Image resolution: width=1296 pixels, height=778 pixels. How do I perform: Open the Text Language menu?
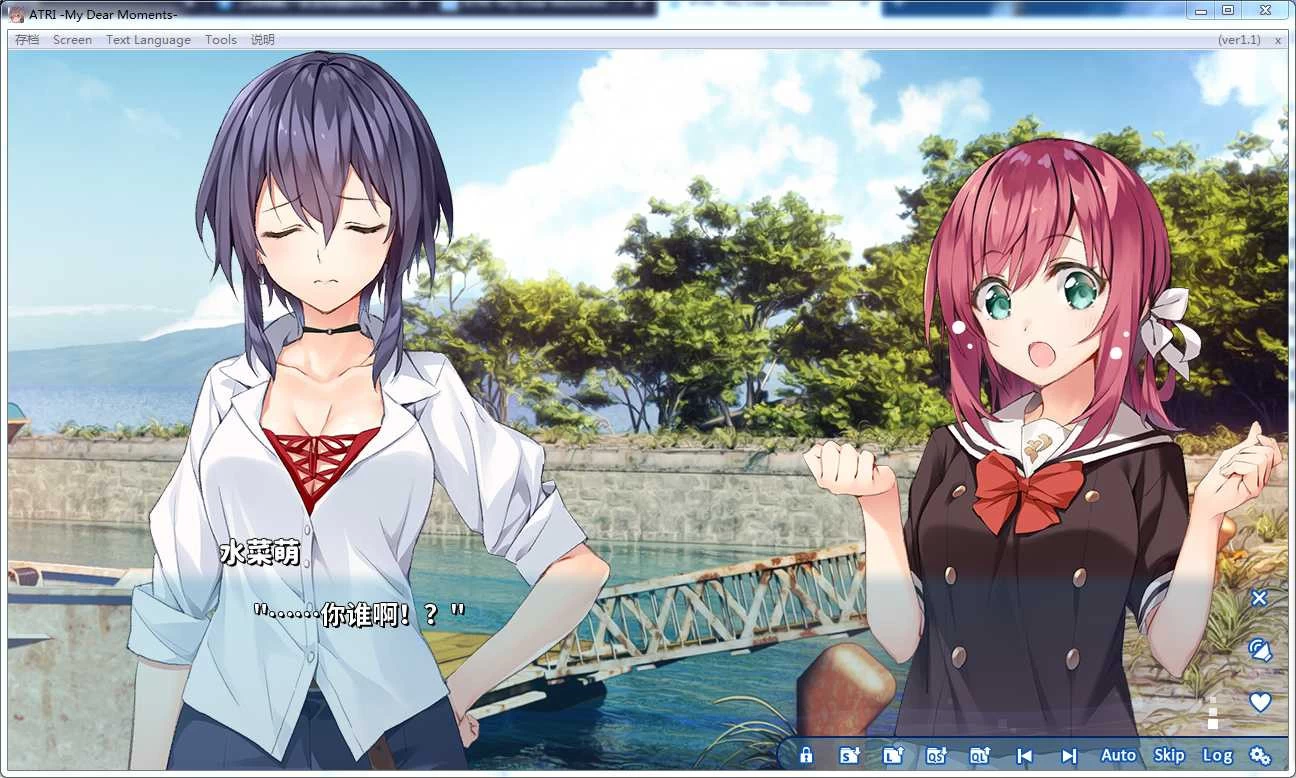148,40
